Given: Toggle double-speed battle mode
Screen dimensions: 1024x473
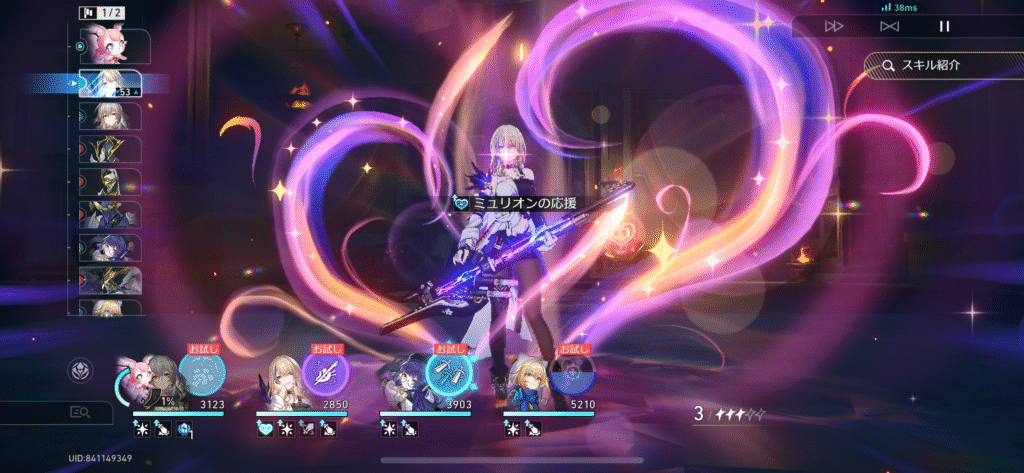Looking at the screenshot, I should tap(834, 27).
